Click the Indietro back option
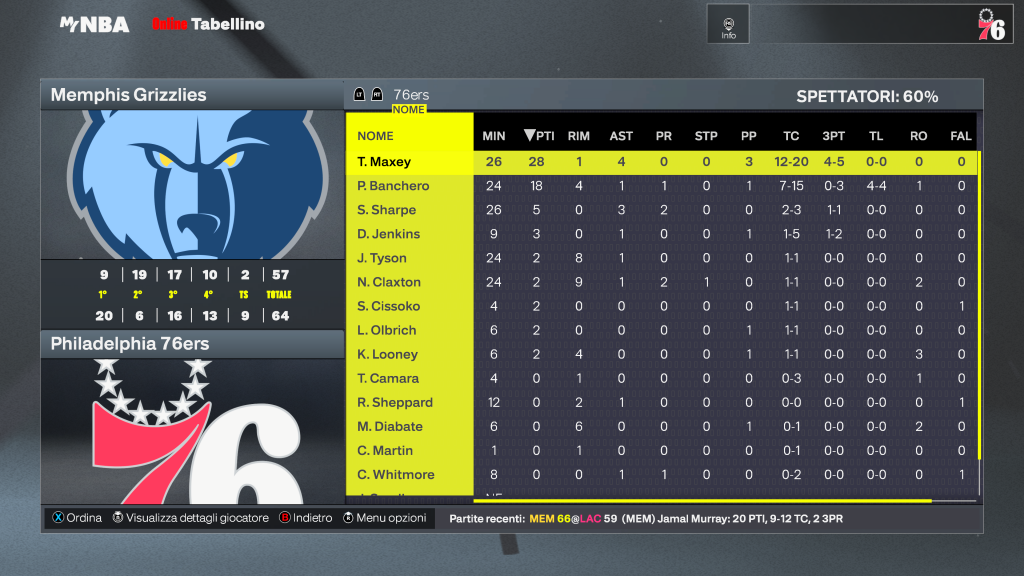 pyautogui.click(x=305, y=518)
